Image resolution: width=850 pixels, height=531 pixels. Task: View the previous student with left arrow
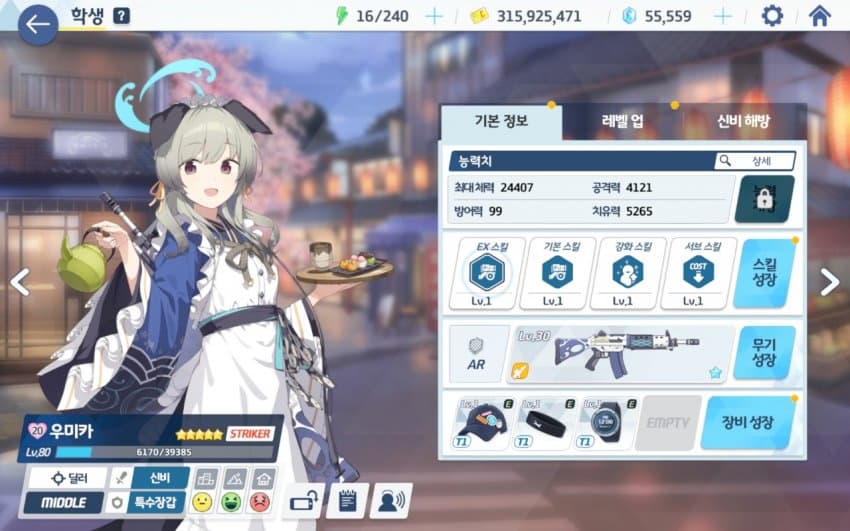(19, 283)
